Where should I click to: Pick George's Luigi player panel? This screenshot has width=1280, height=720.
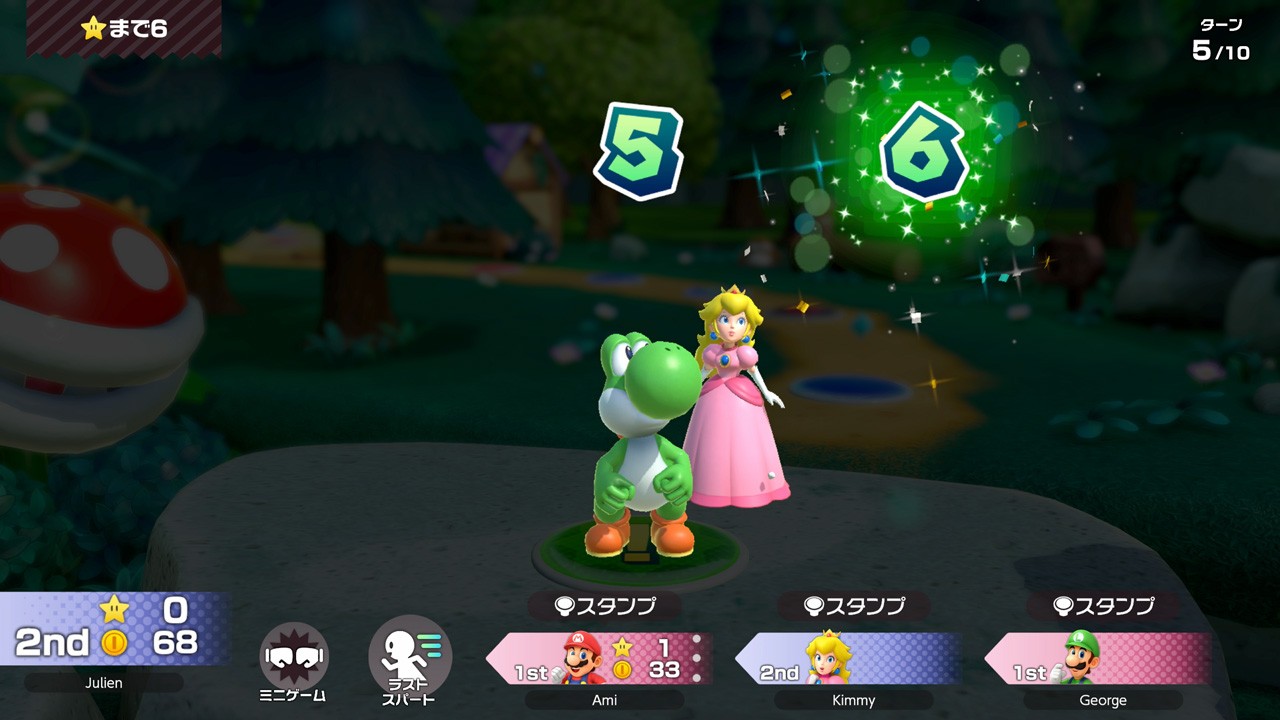1098,658
